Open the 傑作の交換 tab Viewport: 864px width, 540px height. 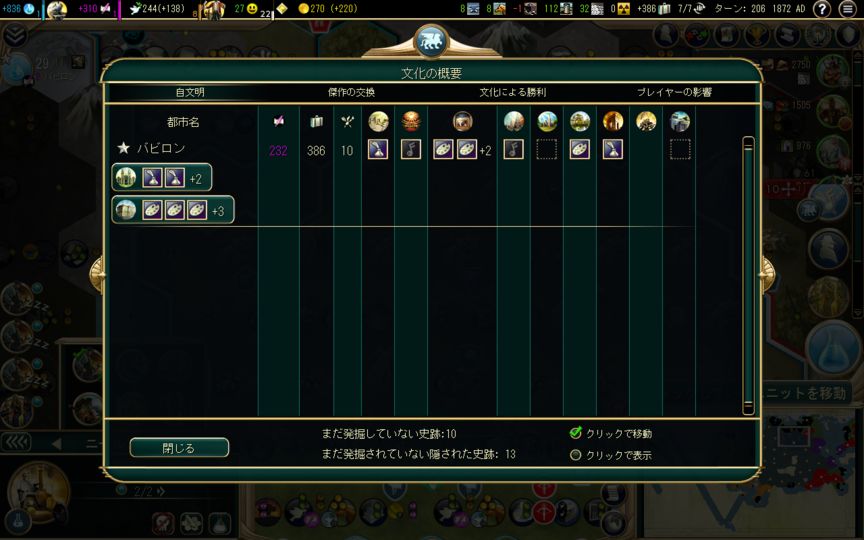point(351,92)
